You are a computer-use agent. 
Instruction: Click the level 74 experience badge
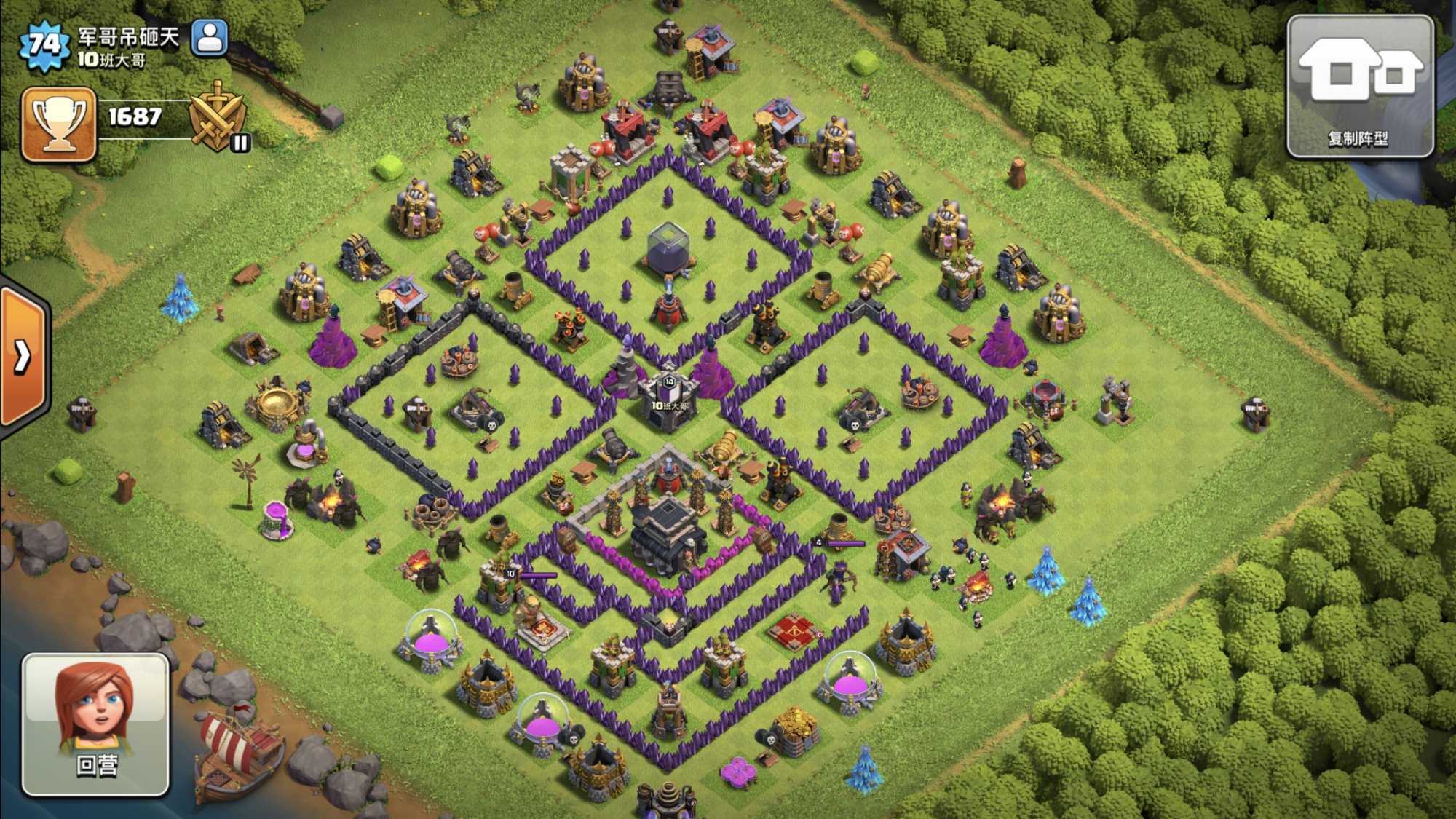tap(45, 45)
